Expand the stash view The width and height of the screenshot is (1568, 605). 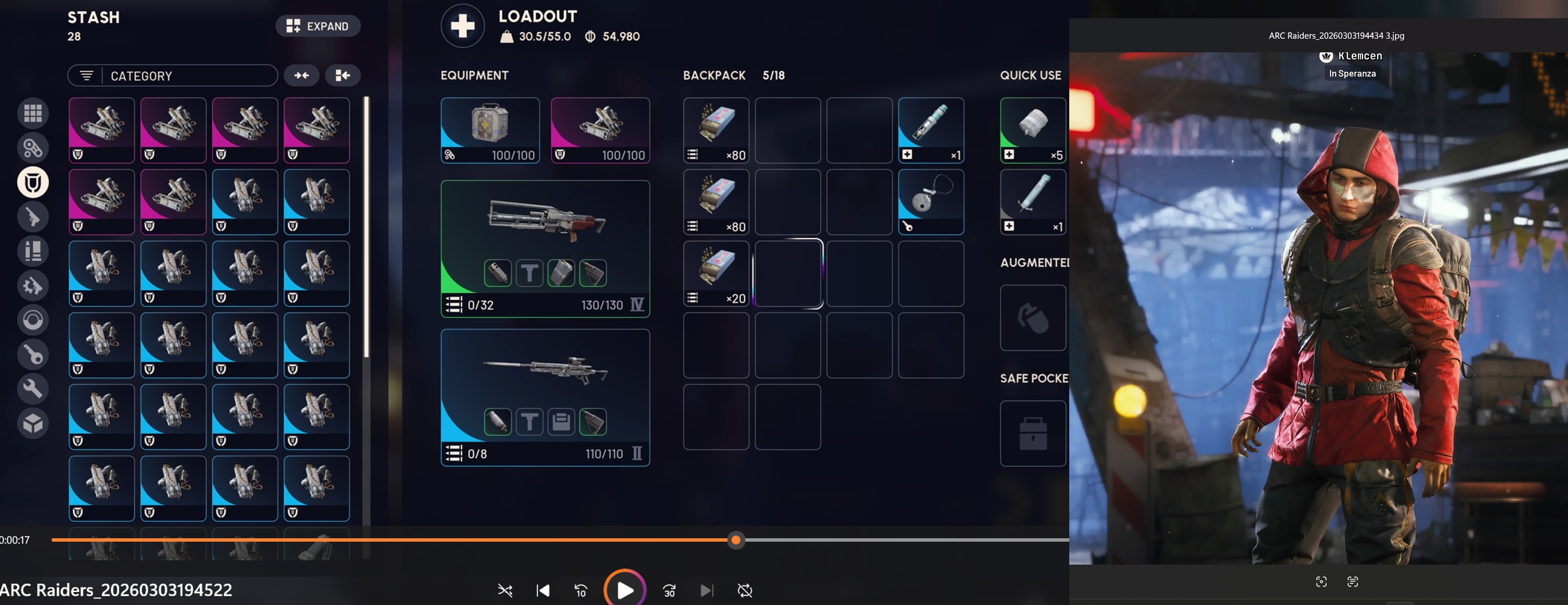click(x=318, y=26)
